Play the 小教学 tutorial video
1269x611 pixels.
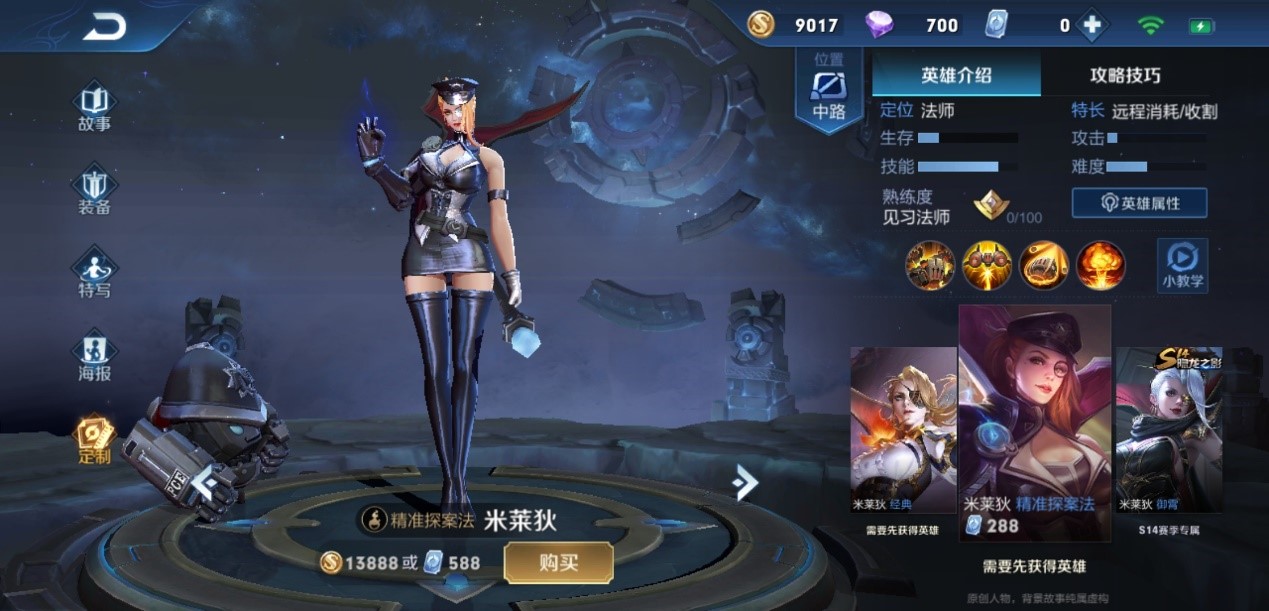point(1182,265)
